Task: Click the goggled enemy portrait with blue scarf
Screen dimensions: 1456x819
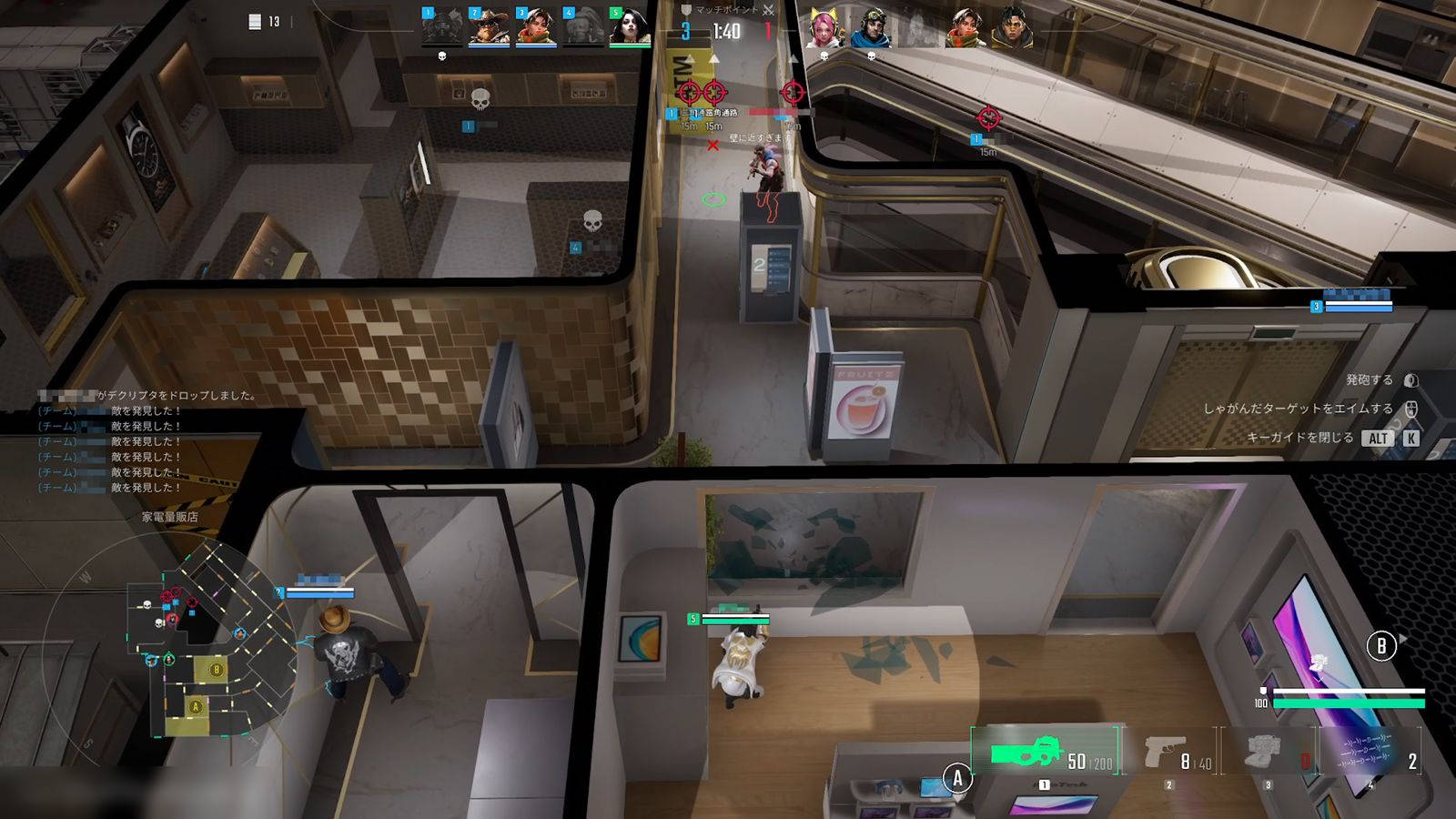Action: coord(870,27)
